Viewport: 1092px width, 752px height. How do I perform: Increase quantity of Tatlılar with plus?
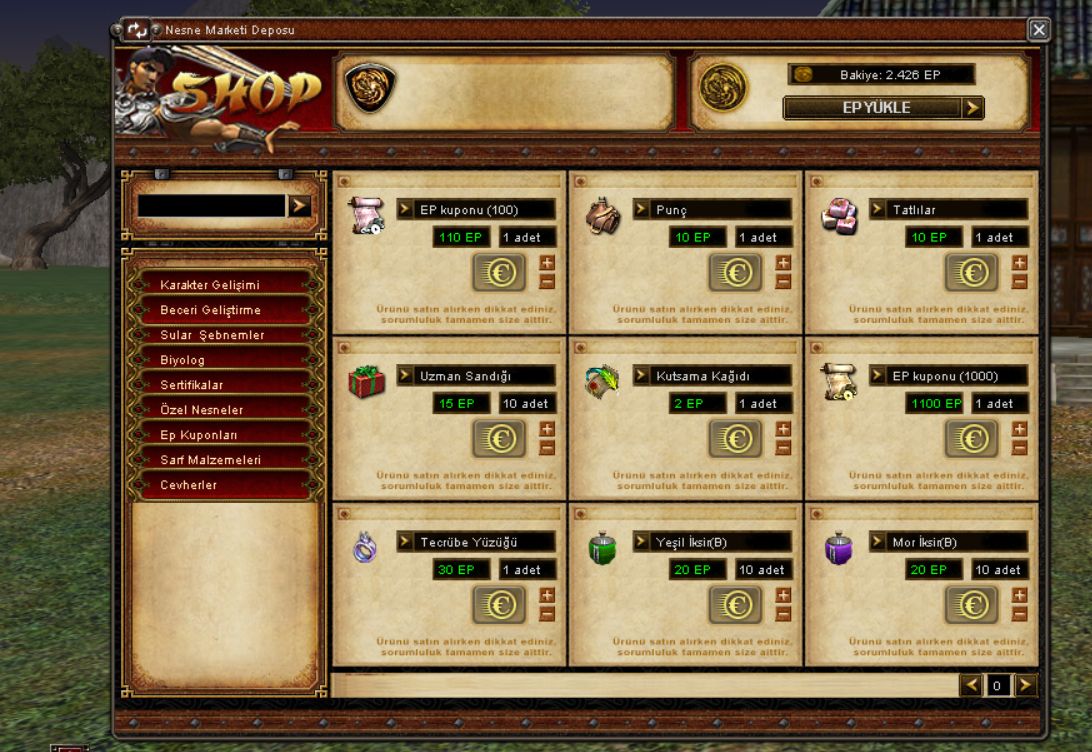(1019, 263)
